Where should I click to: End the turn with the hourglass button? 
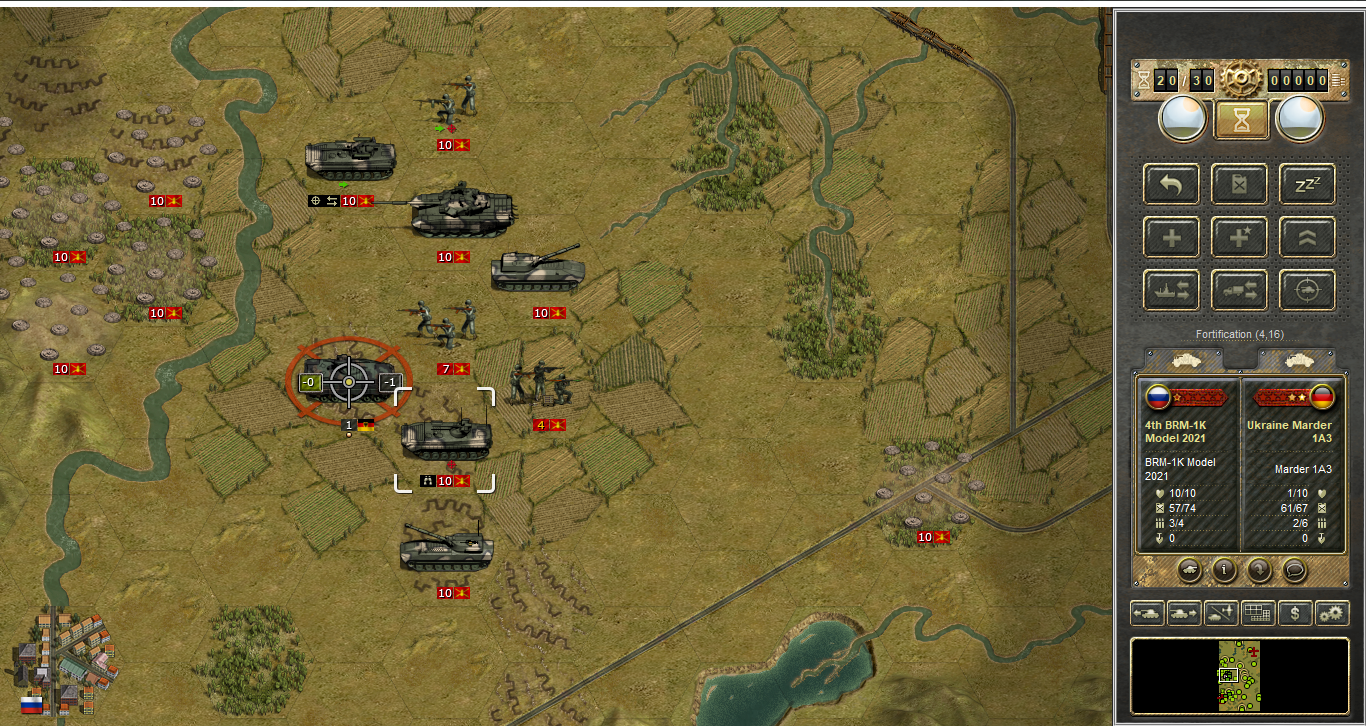coord(1241,120)
